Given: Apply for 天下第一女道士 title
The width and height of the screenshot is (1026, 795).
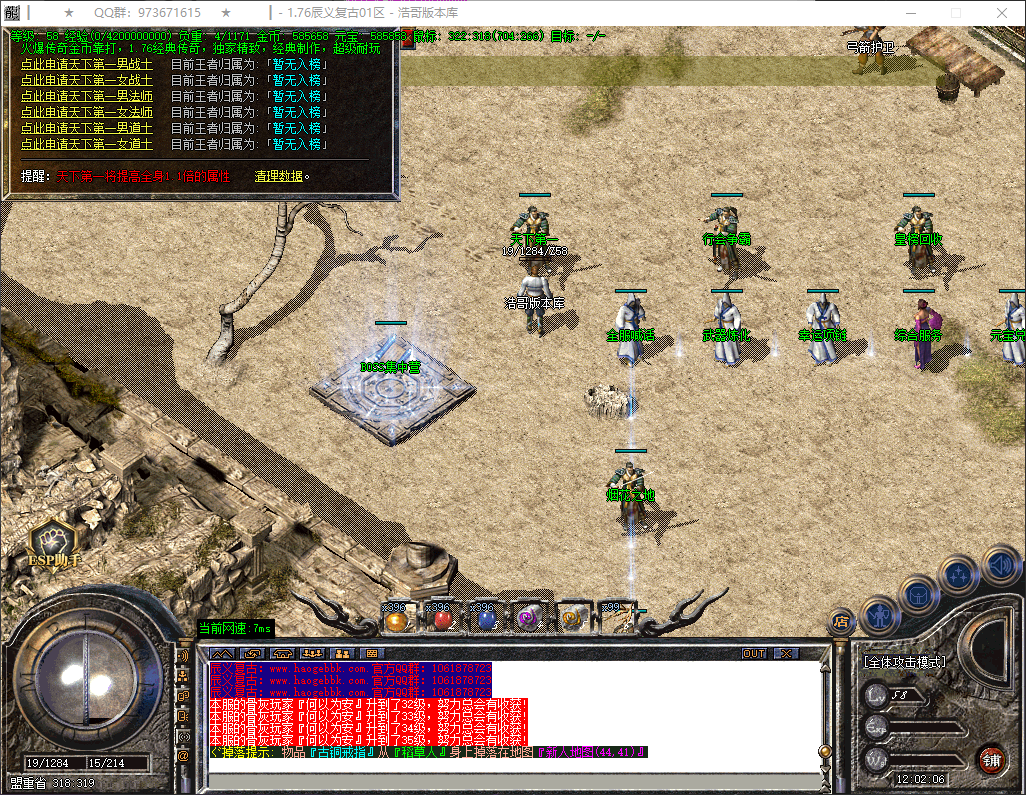Looking at the screenshot, I should coord(87,144).
